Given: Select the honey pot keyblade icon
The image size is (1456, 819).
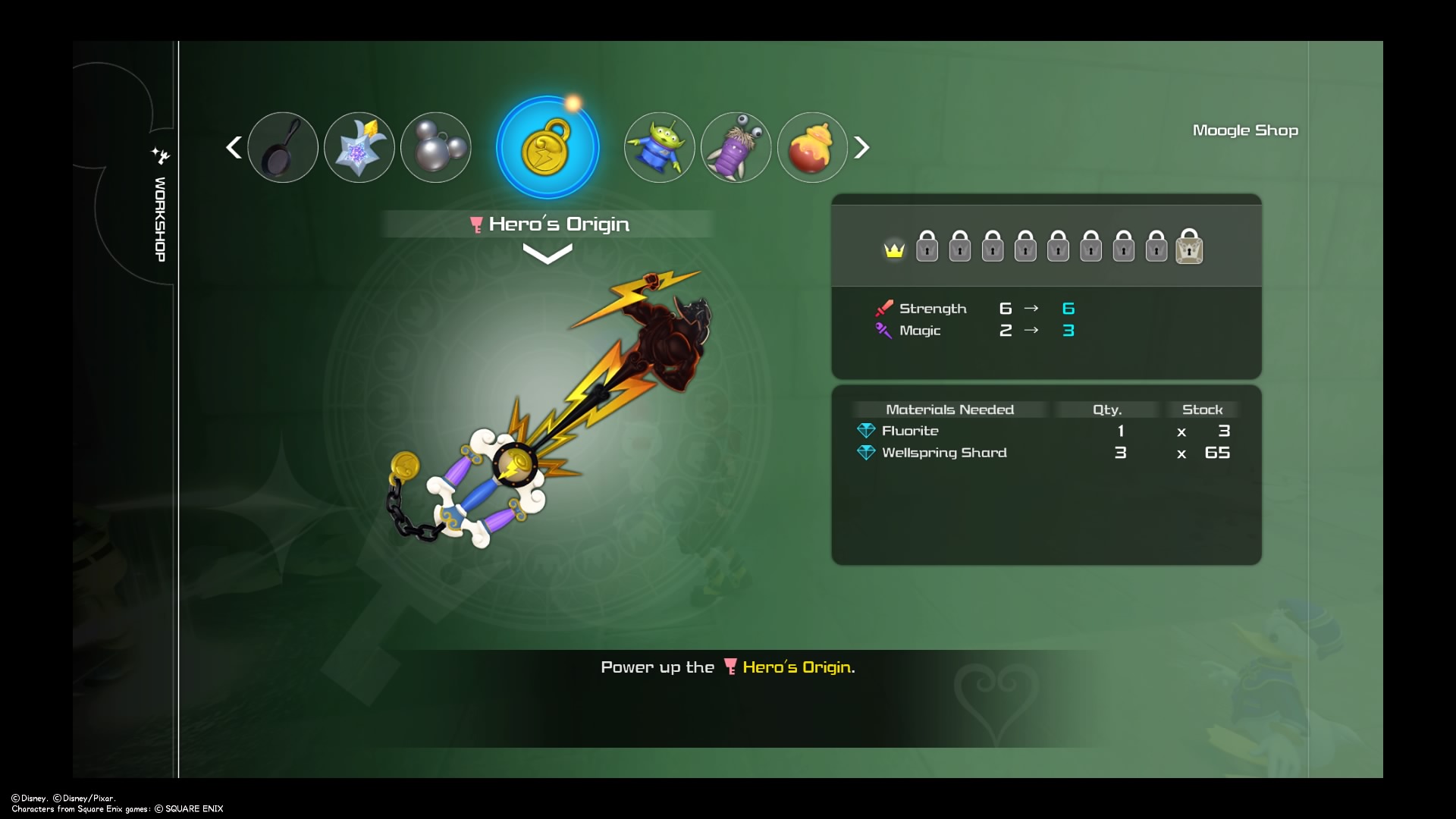Looking at the screenshot, I should pos(812,147).
